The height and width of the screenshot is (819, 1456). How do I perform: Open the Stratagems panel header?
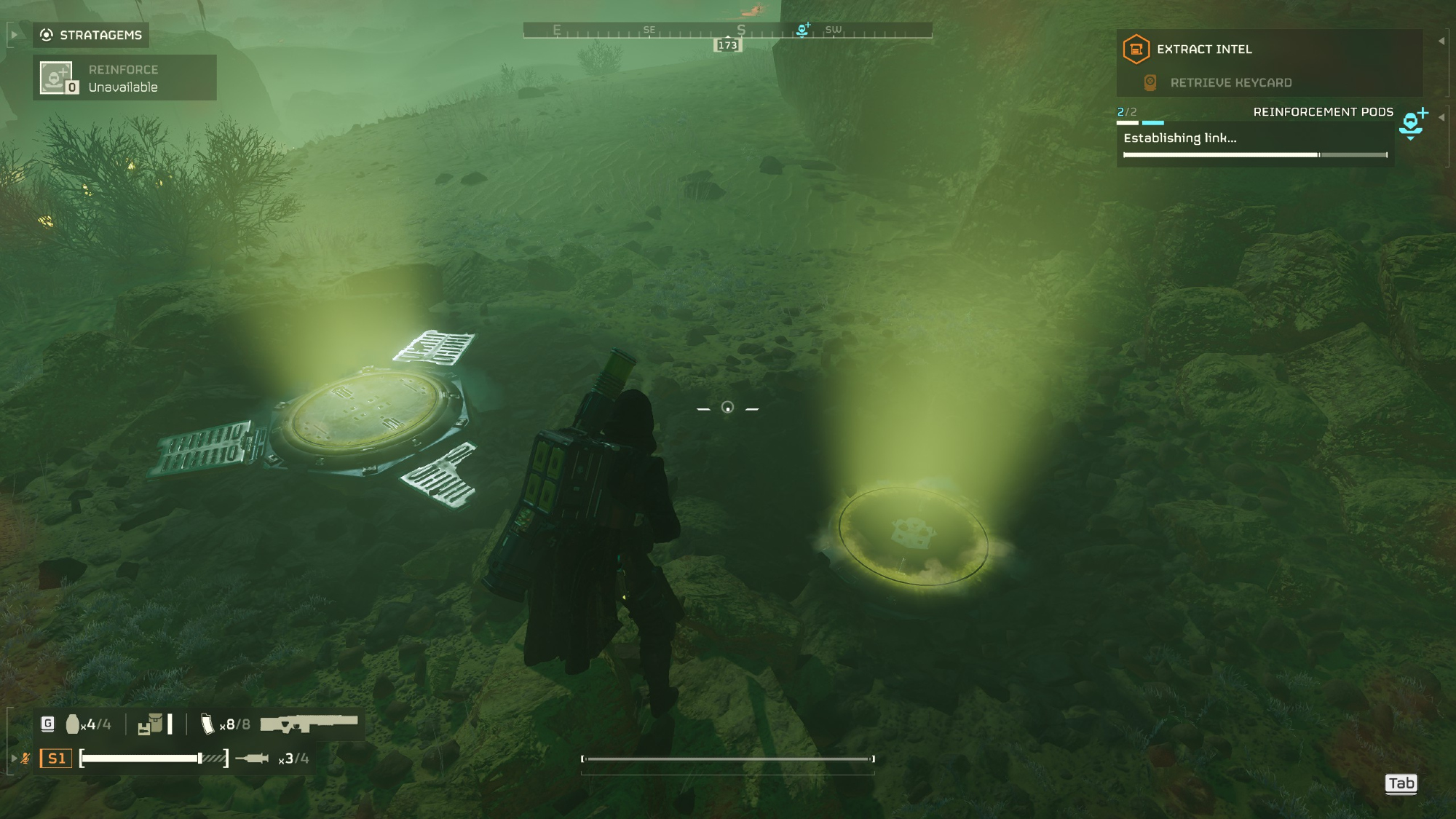91,35
